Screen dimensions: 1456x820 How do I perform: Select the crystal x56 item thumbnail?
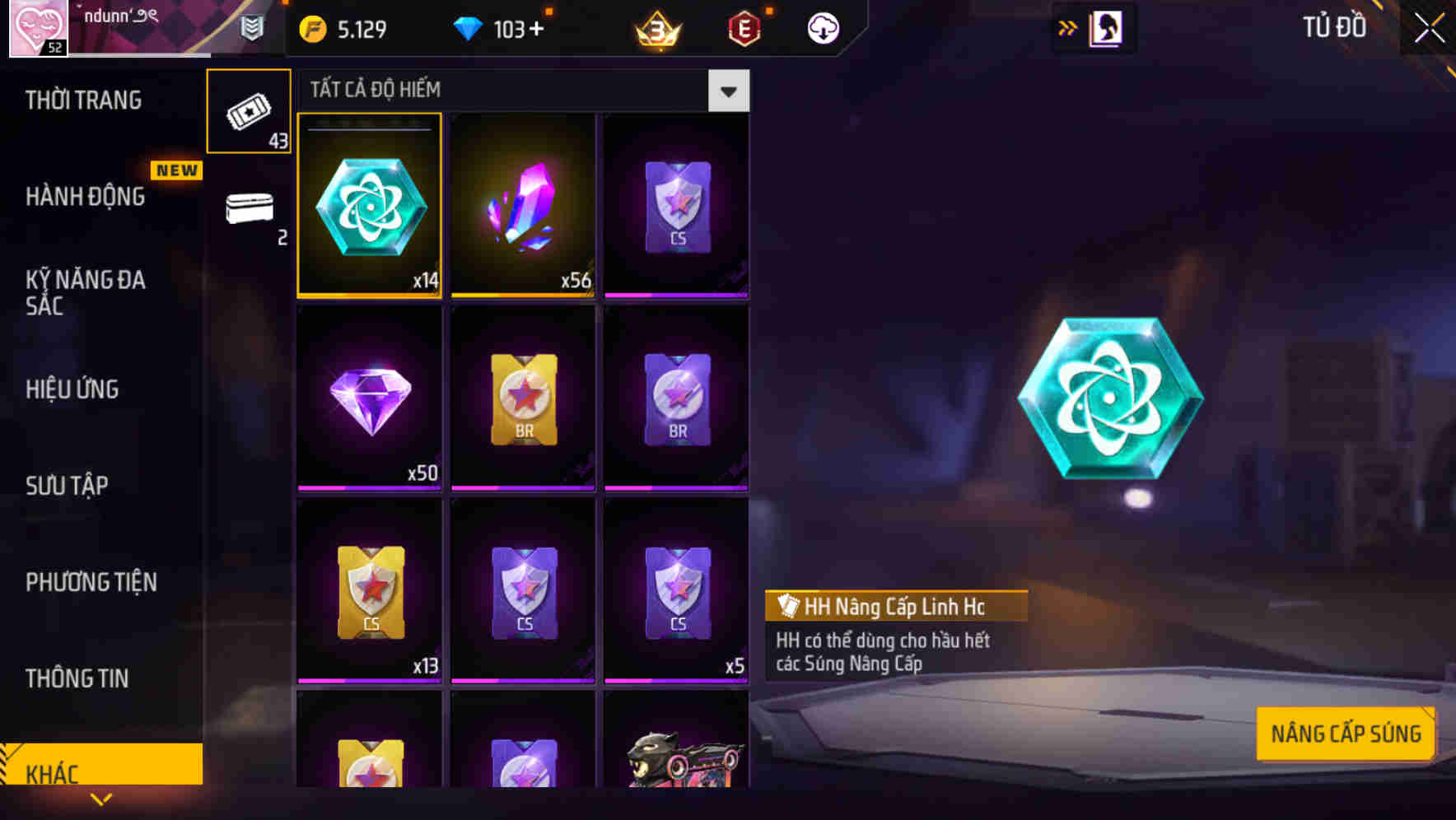pyautogui.click(x=523, y=204)
